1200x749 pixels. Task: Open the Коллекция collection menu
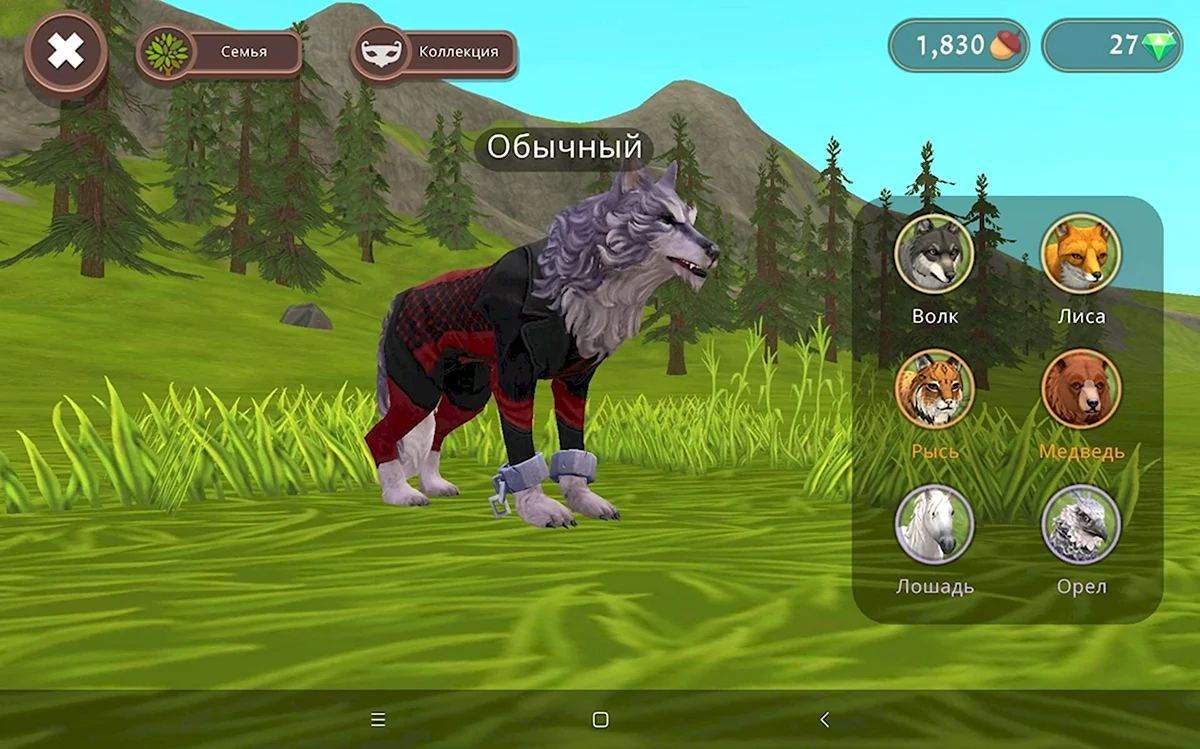coord(435,51)
